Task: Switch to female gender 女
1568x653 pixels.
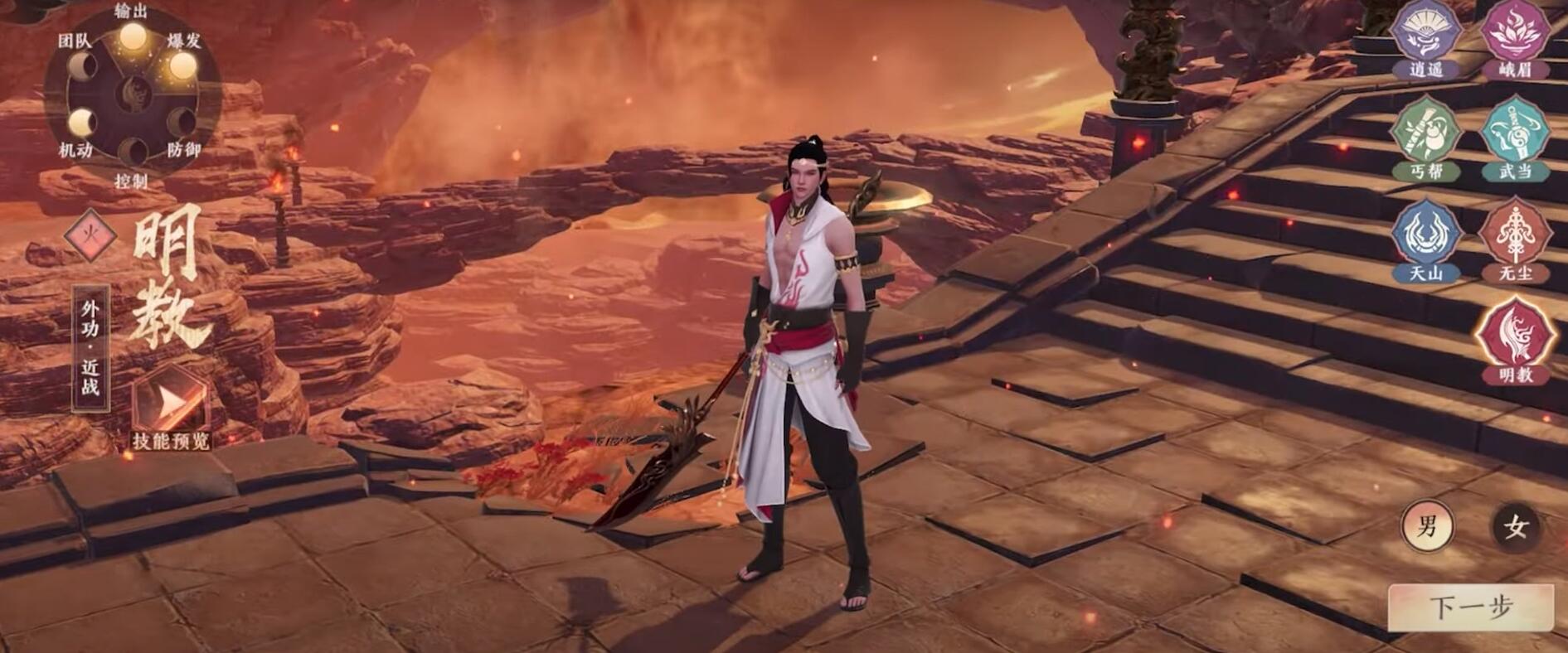Action: pyautogui.click(x=1516, y=526)
